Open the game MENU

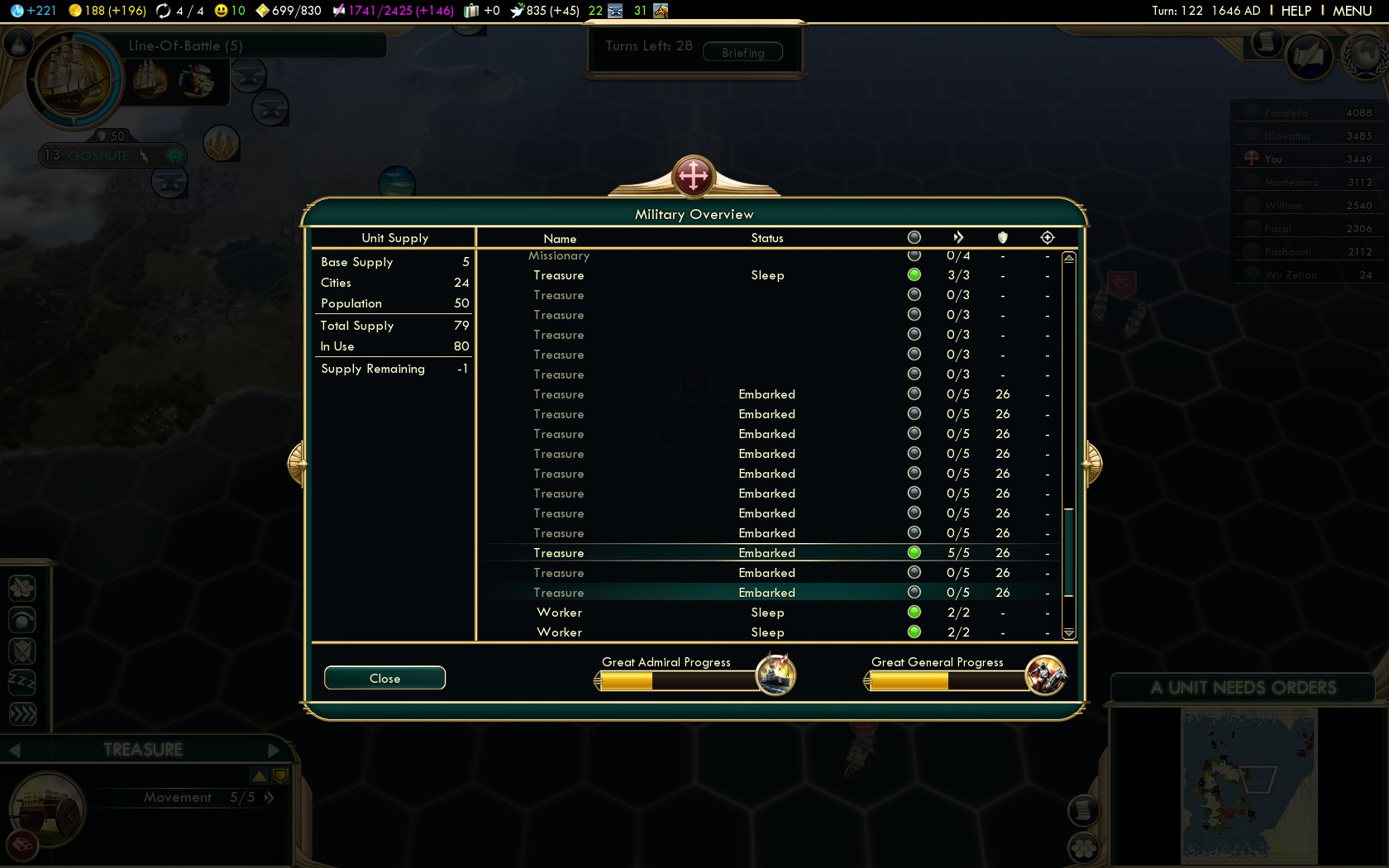point(1352,11)
